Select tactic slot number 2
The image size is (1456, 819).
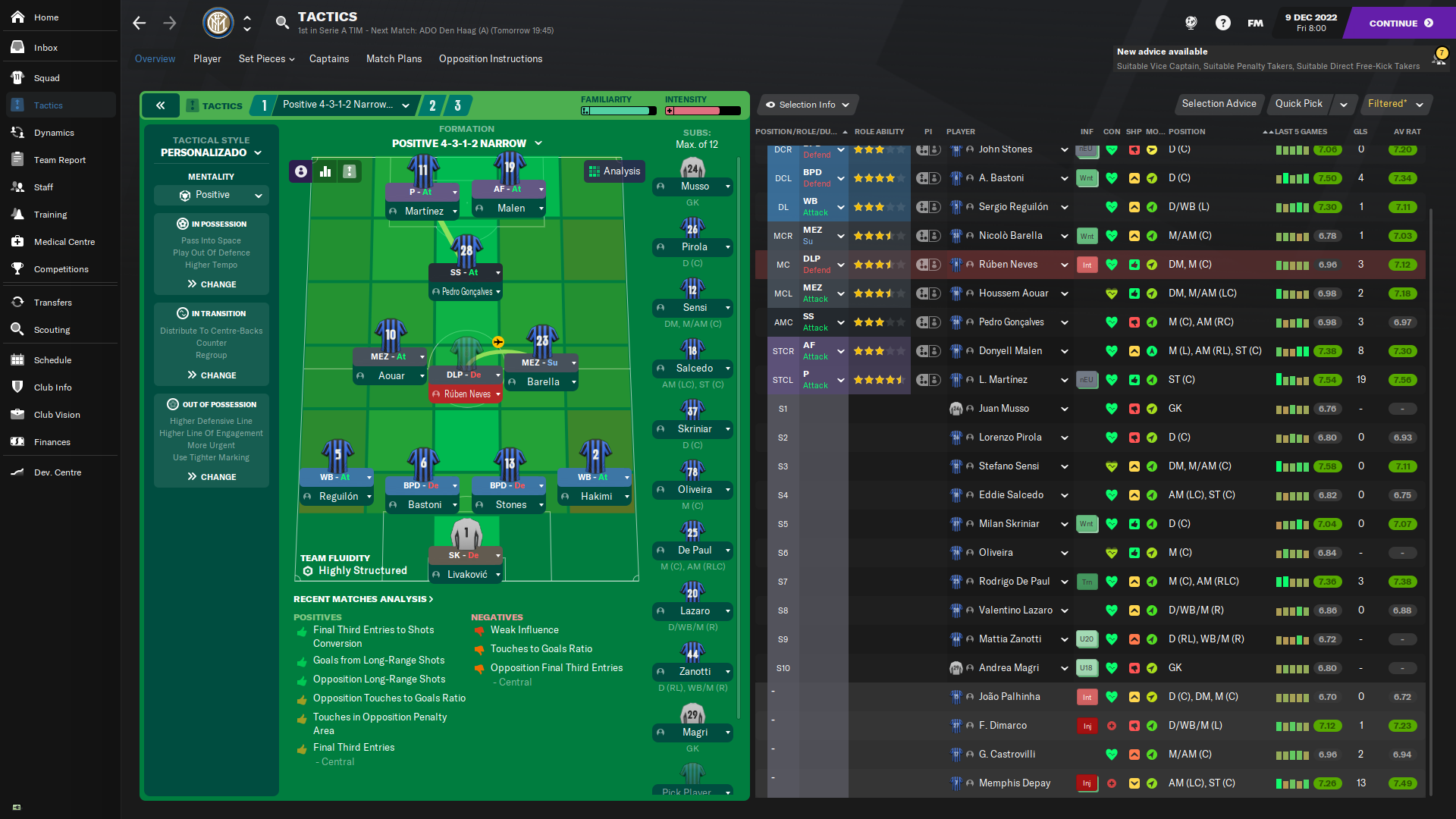click(432, 105)
